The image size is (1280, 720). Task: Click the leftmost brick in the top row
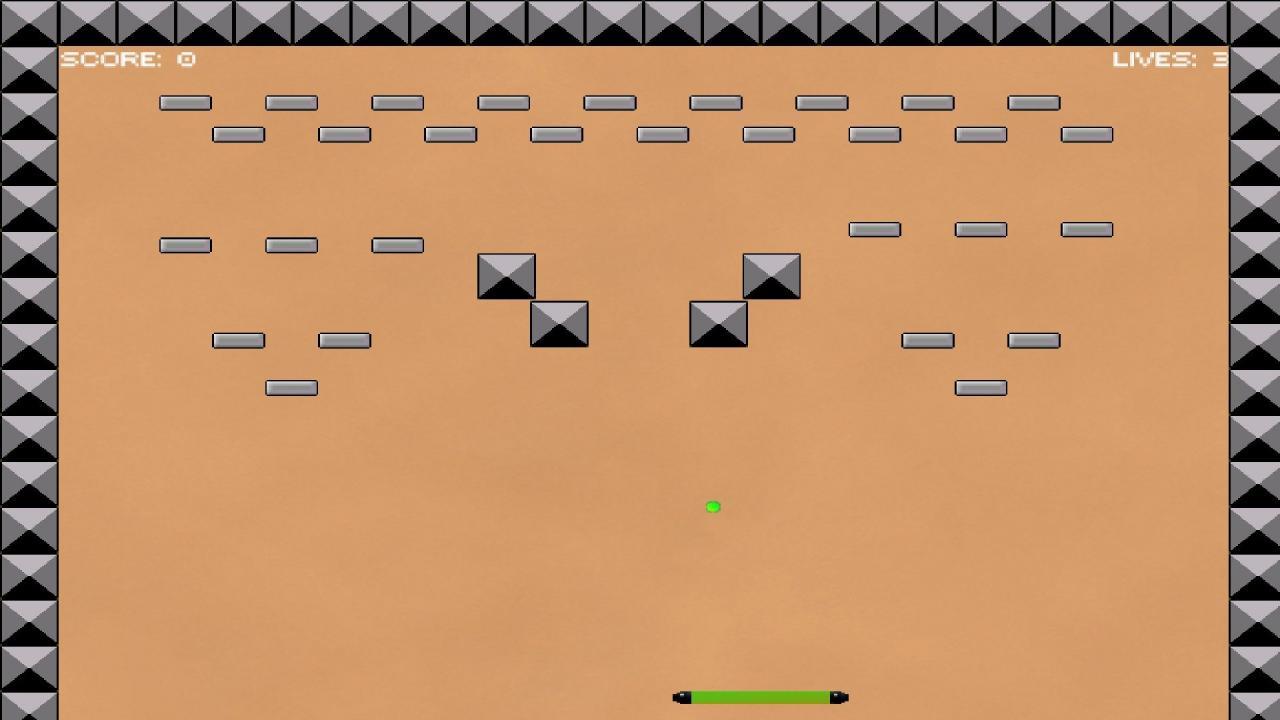pyautogui.click(x=185, y=102)
